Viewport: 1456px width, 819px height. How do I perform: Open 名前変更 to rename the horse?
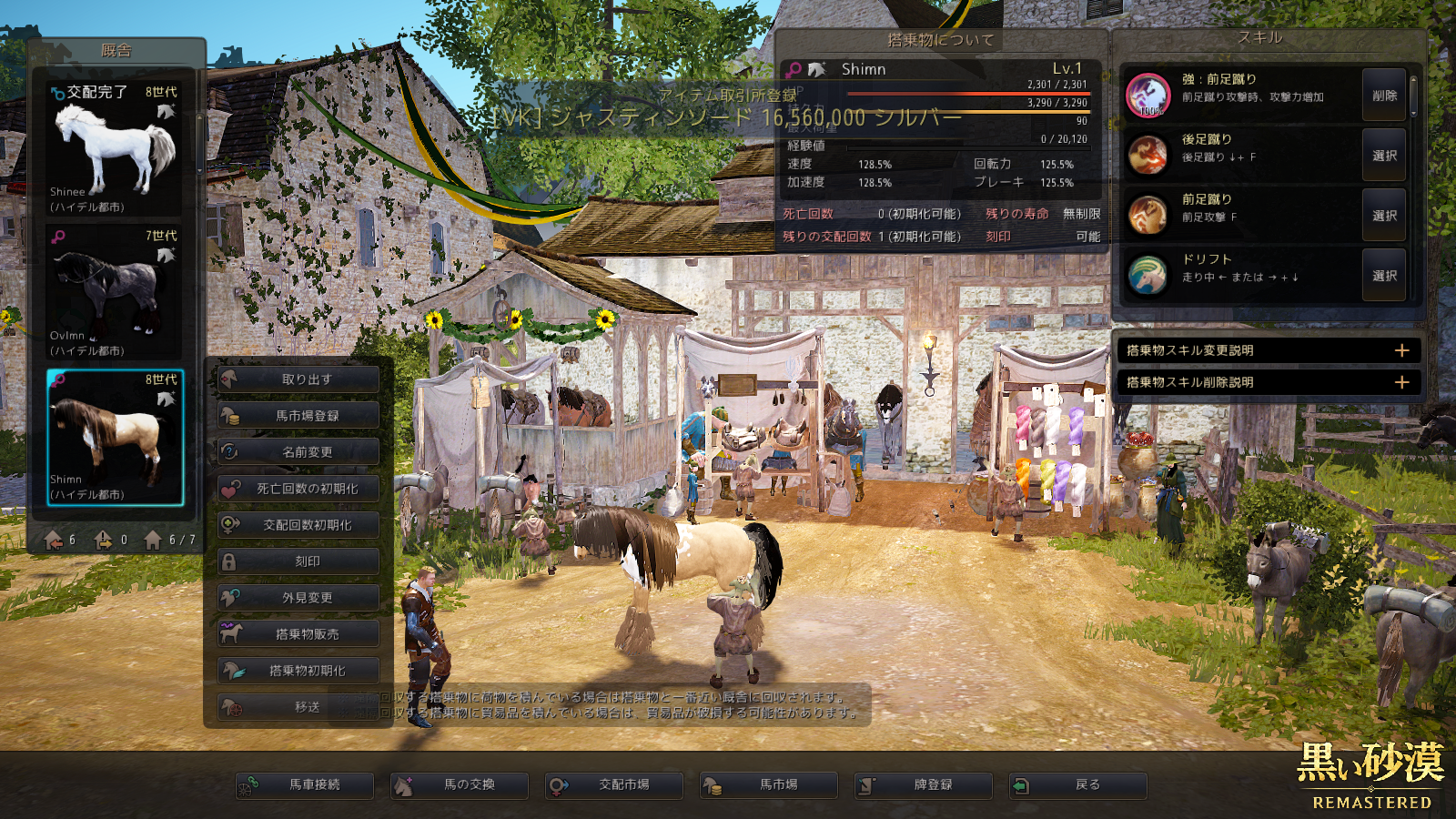tap(298, 452)
